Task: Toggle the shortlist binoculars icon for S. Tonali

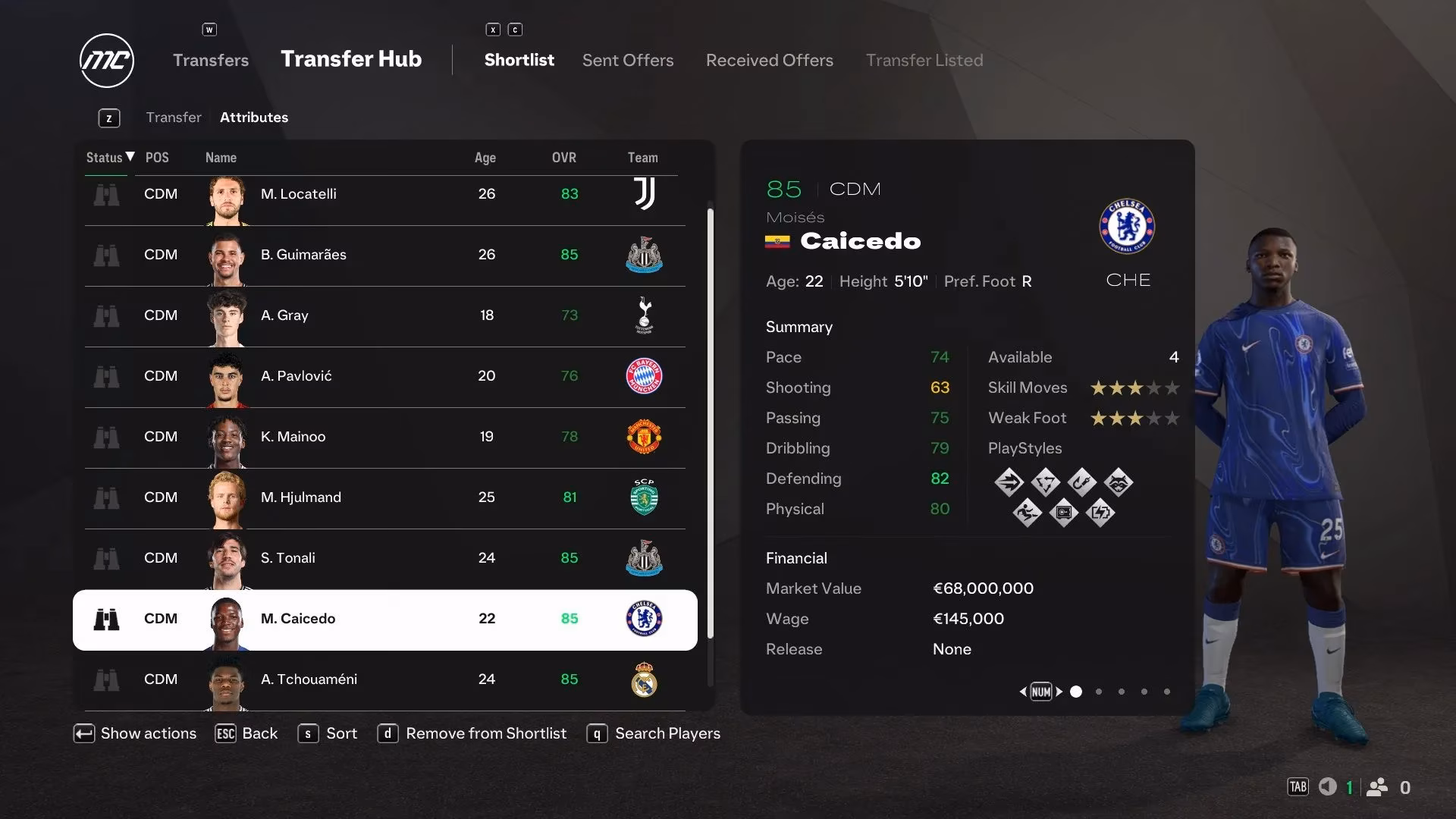Action: click(x=107, y=559)
